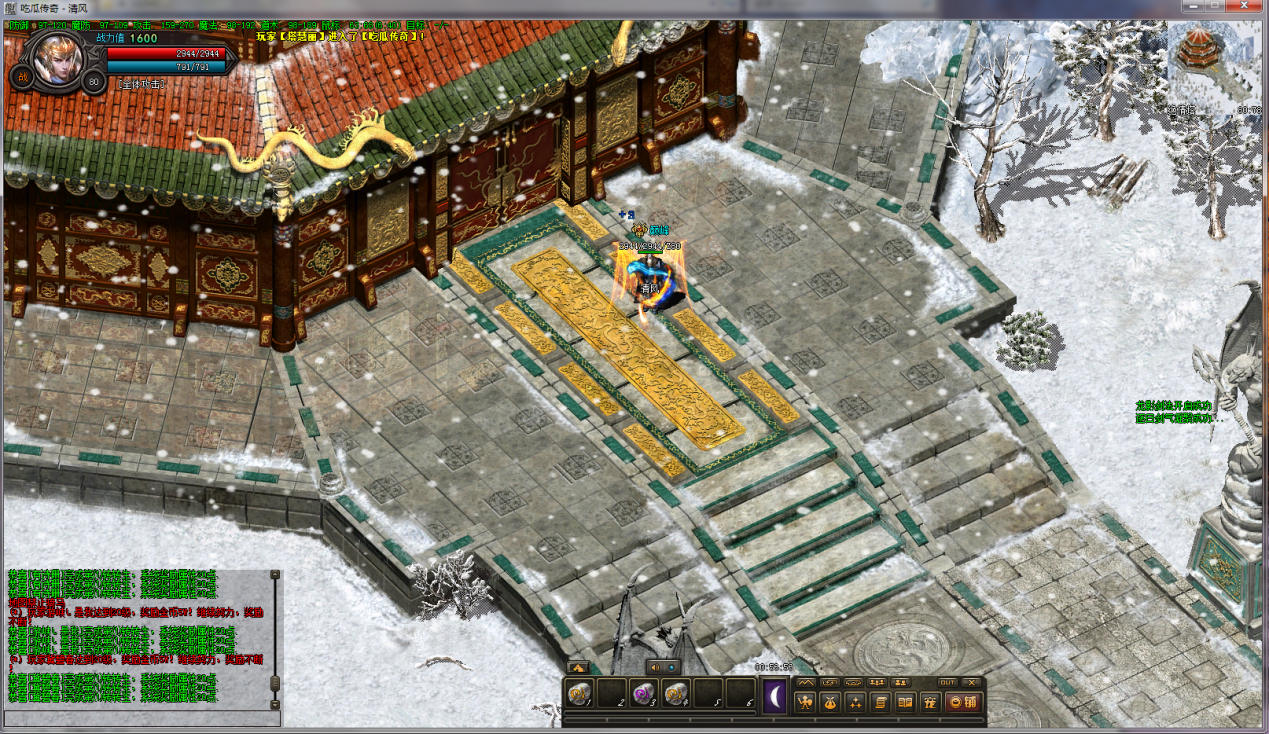Click the red 铺 shop button
Viewport: 1269px width, 734px height.
point(963,702)
